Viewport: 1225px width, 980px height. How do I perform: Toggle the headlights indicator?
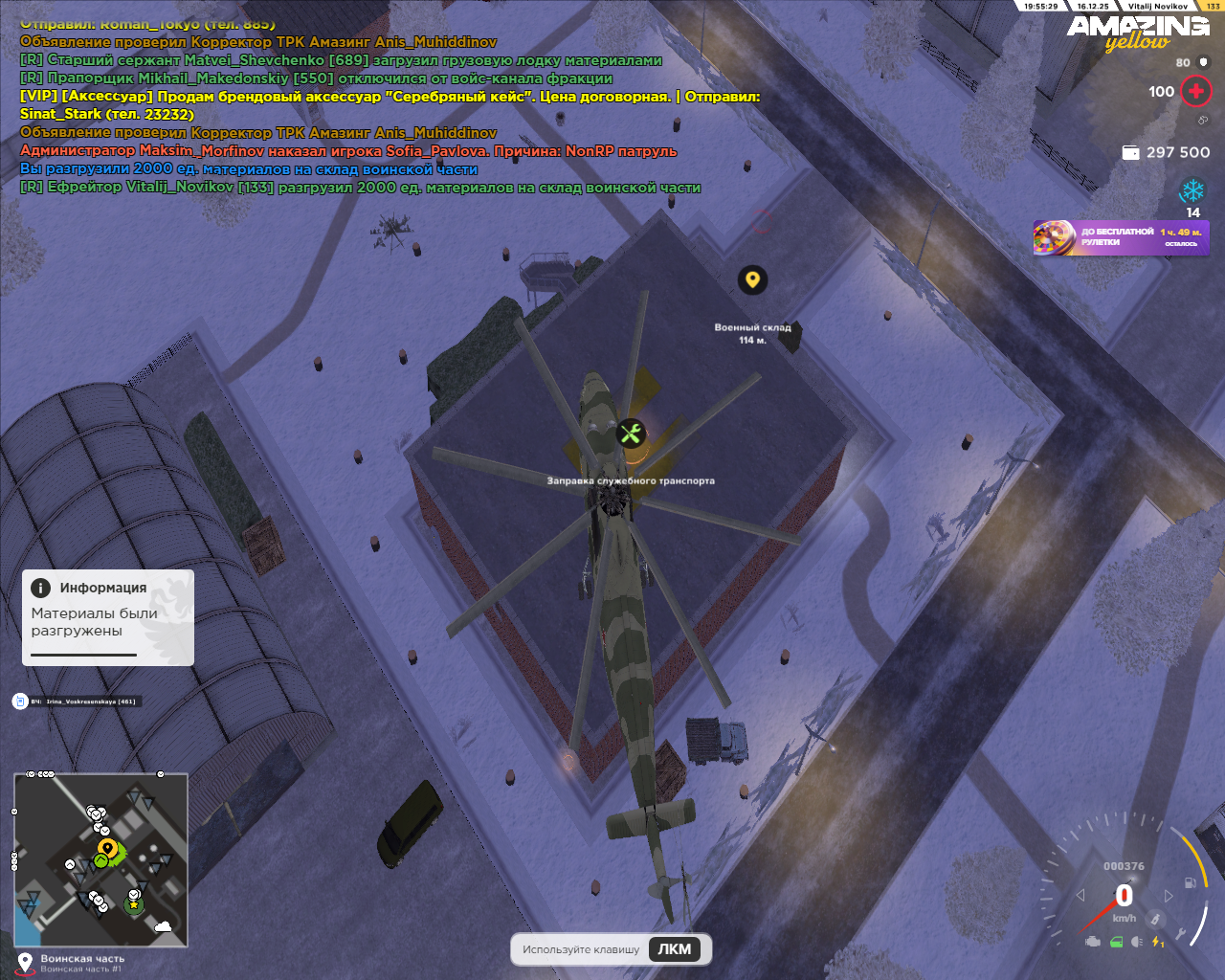[1137, 942]
